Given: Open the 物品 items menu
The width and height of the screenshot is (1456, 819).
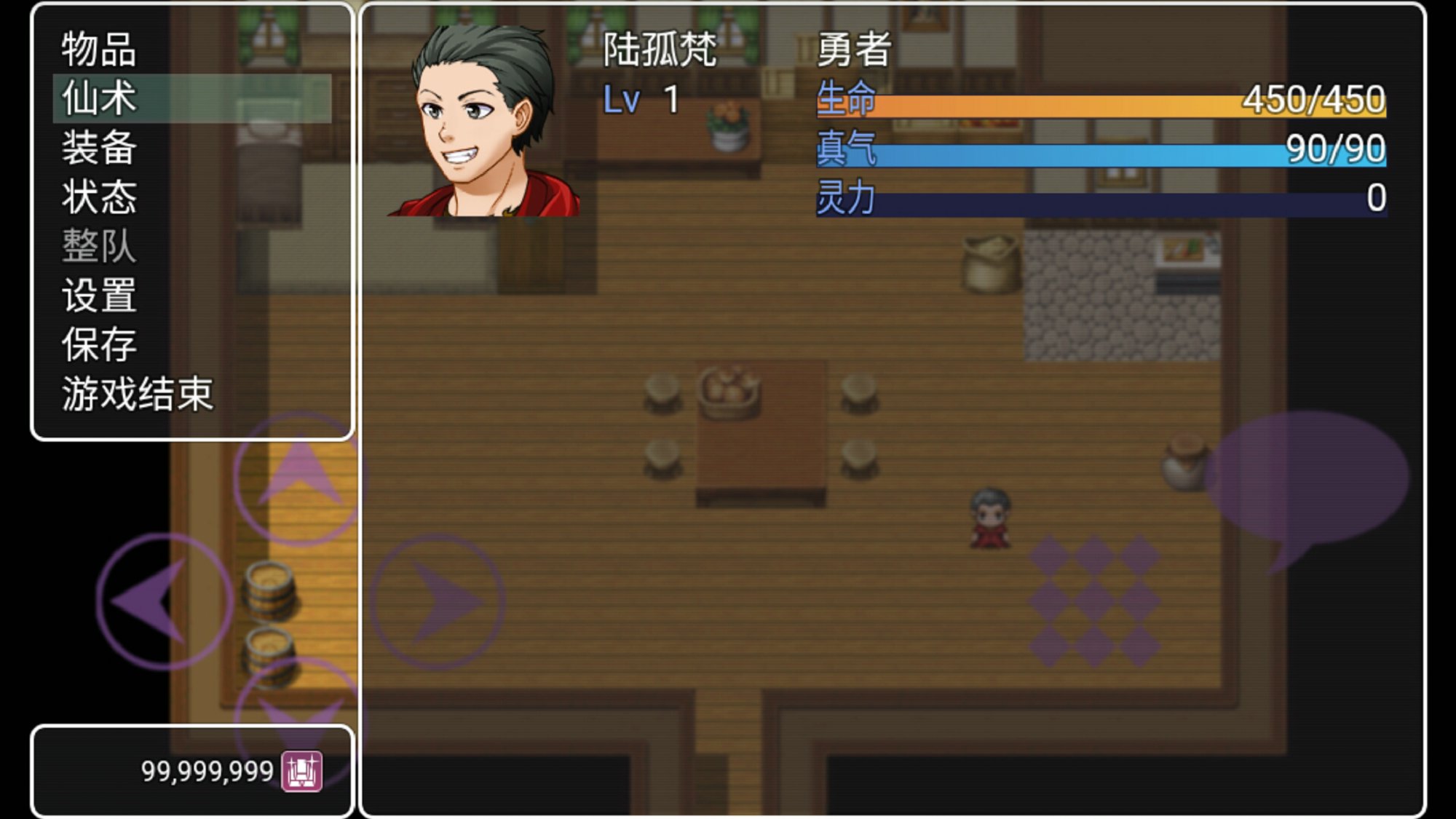Looking at the screenshot, I should [x=99, y=50].
